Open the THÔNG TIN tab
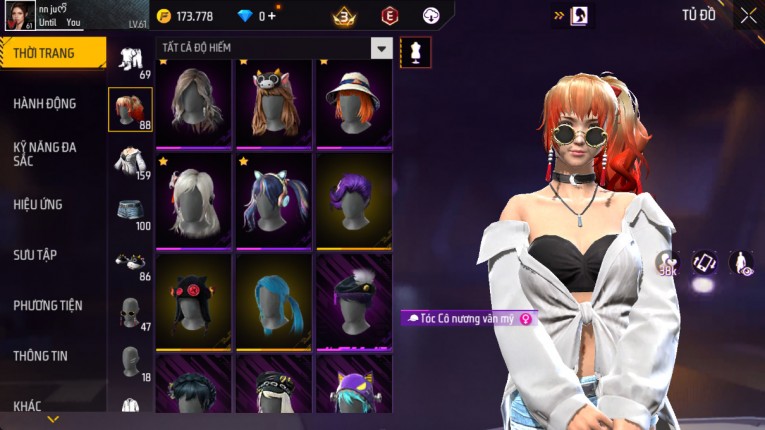The image size is (765, 430). point(41,355)
